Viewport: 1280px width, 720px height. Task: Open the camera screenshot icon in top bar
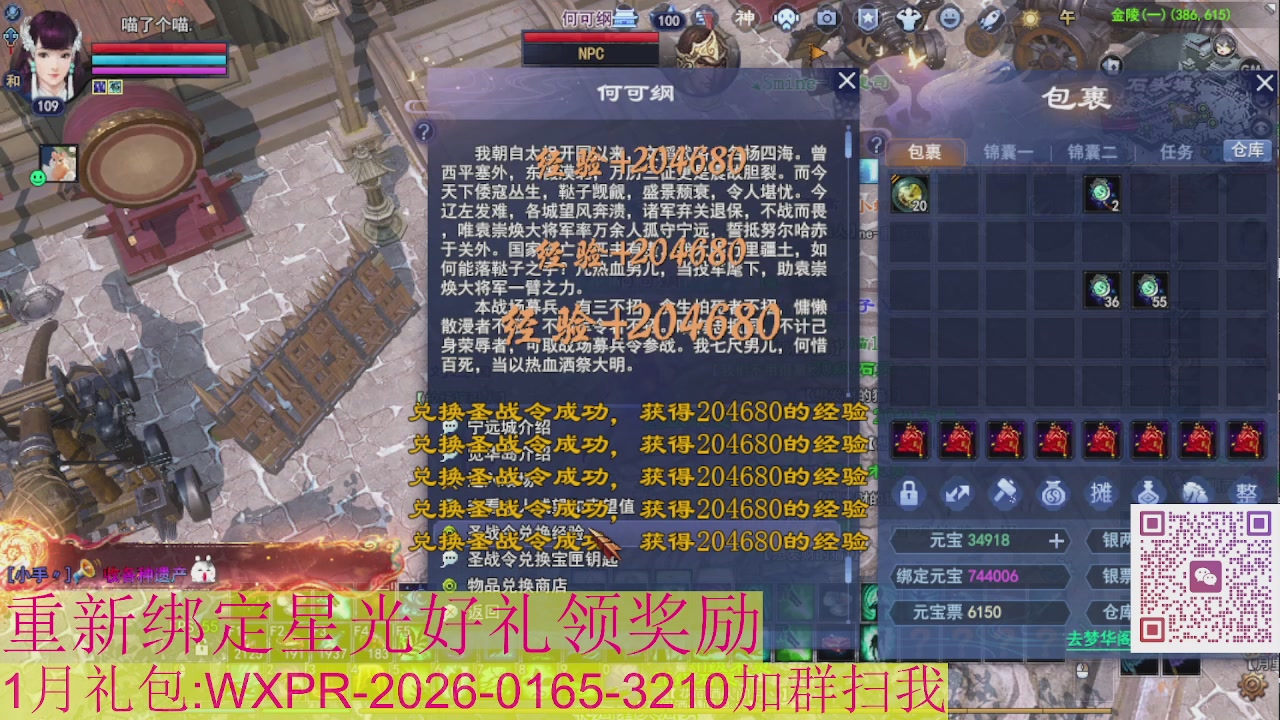(x=826, y=18)
